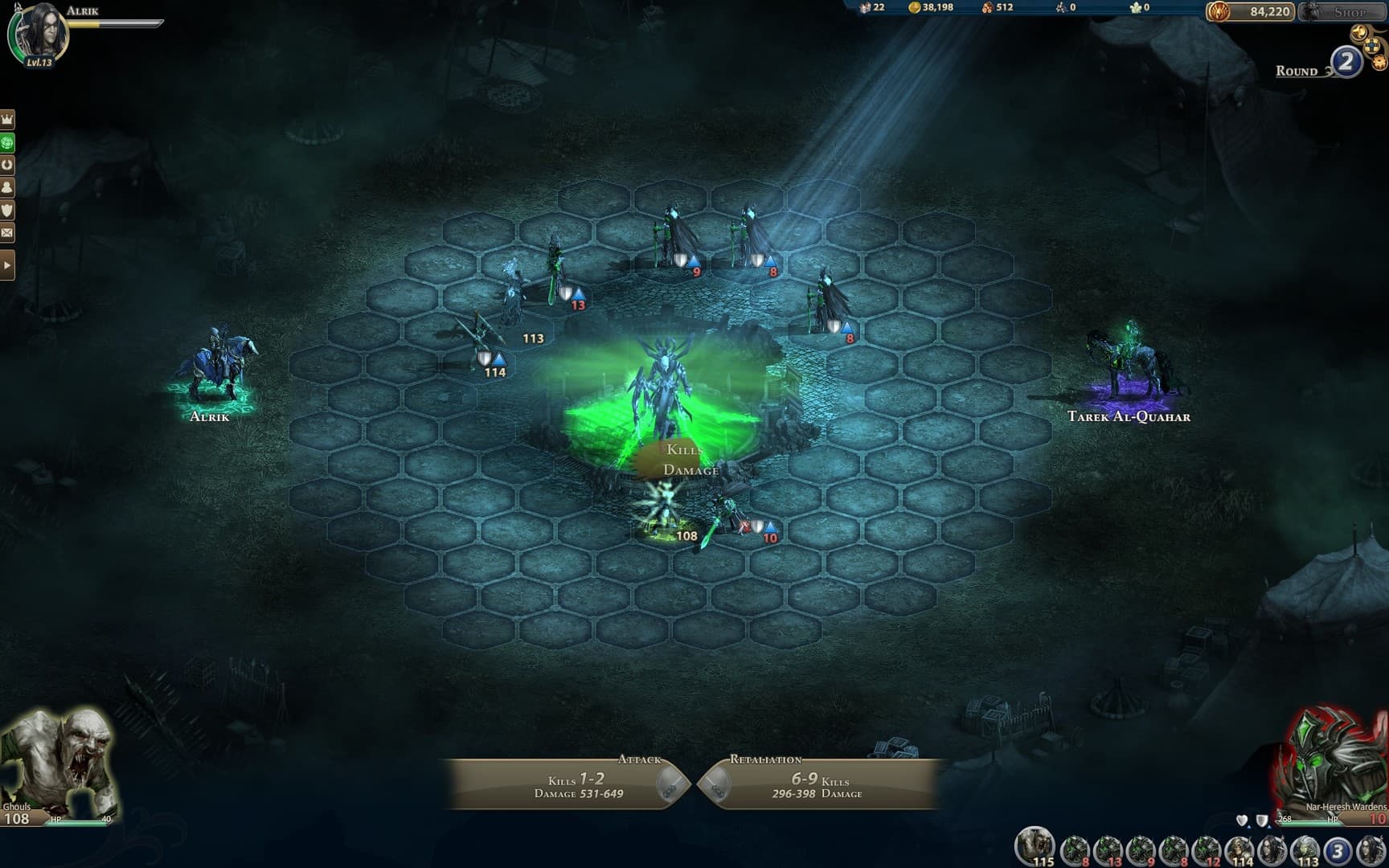Expand the blue chevron under the heart icon
This screenshot has width=1389, height=868.
[1249, 827]
